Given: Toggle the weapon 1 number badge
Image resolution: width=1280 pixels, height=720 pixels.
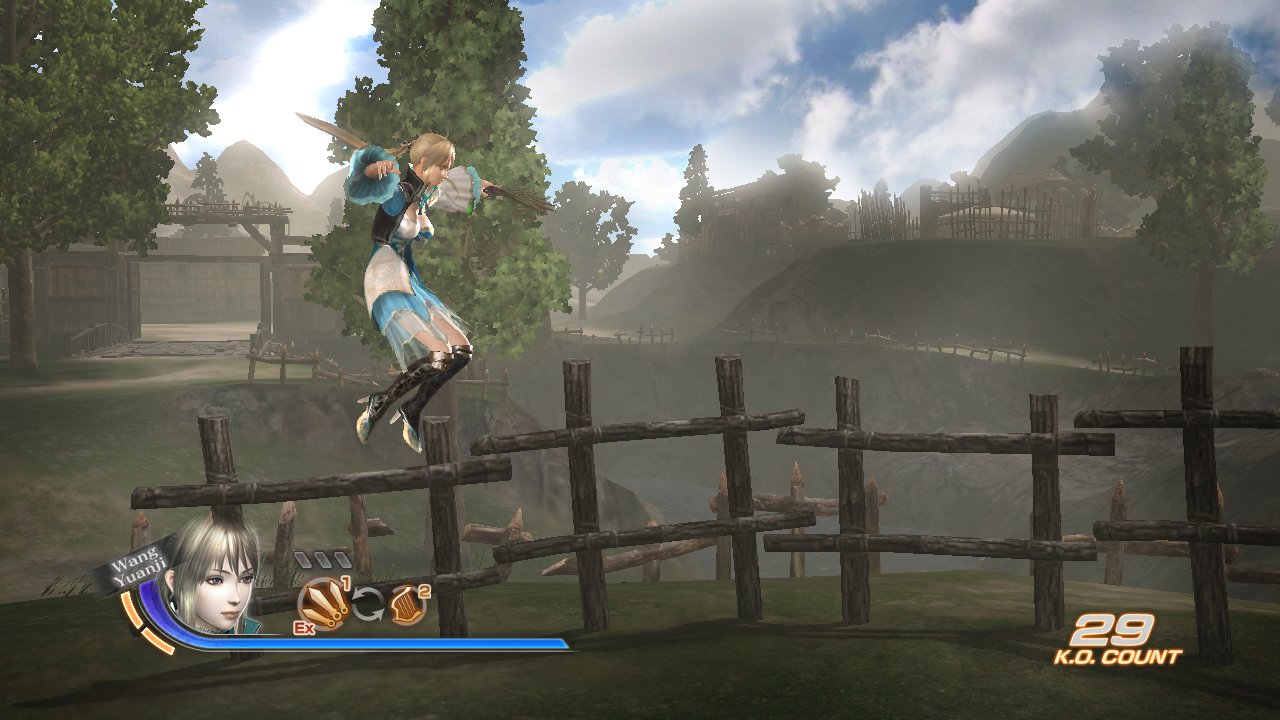Looking at the screenshot, I should point(346,581).
